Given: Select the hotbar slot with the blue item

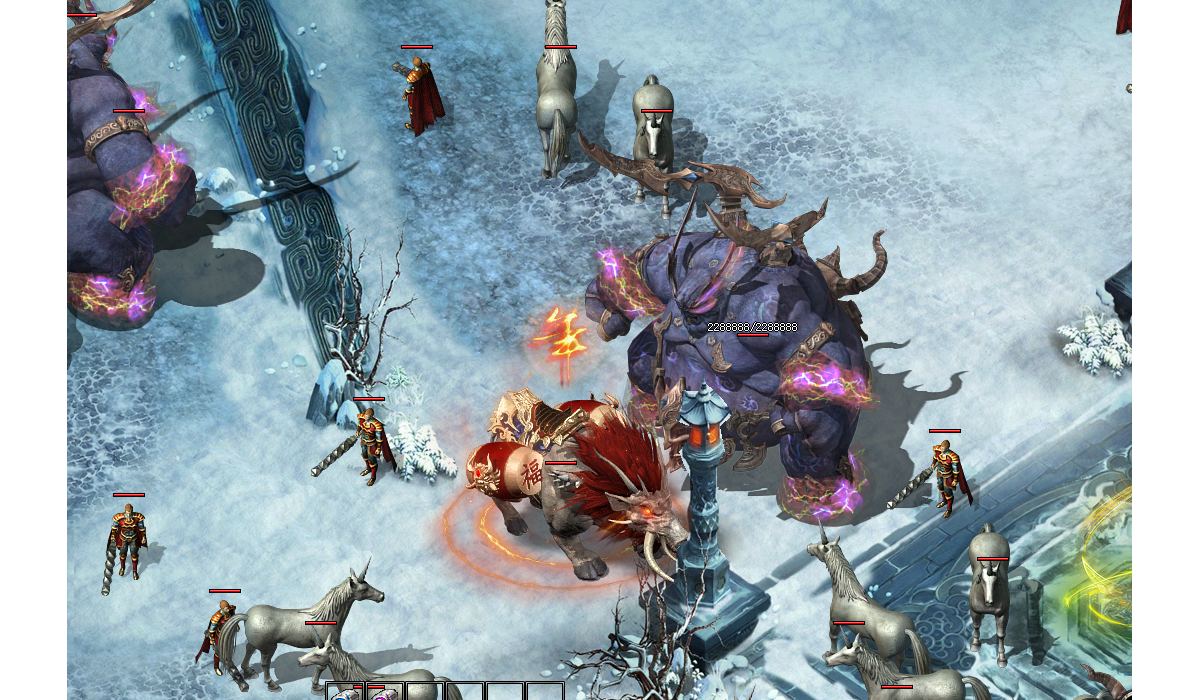Looking at the screenshot, I should coord(345,694).
